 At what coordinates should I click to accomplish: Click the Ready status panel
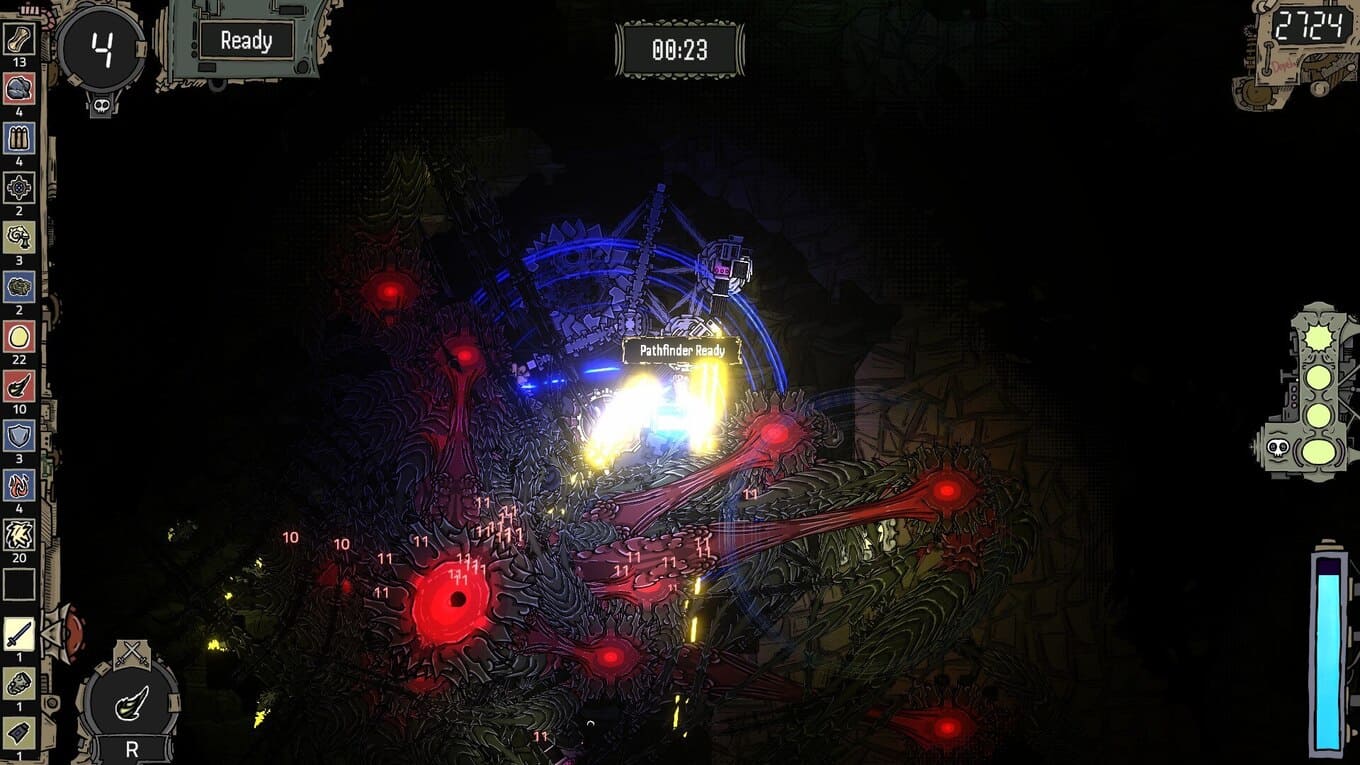245,41
